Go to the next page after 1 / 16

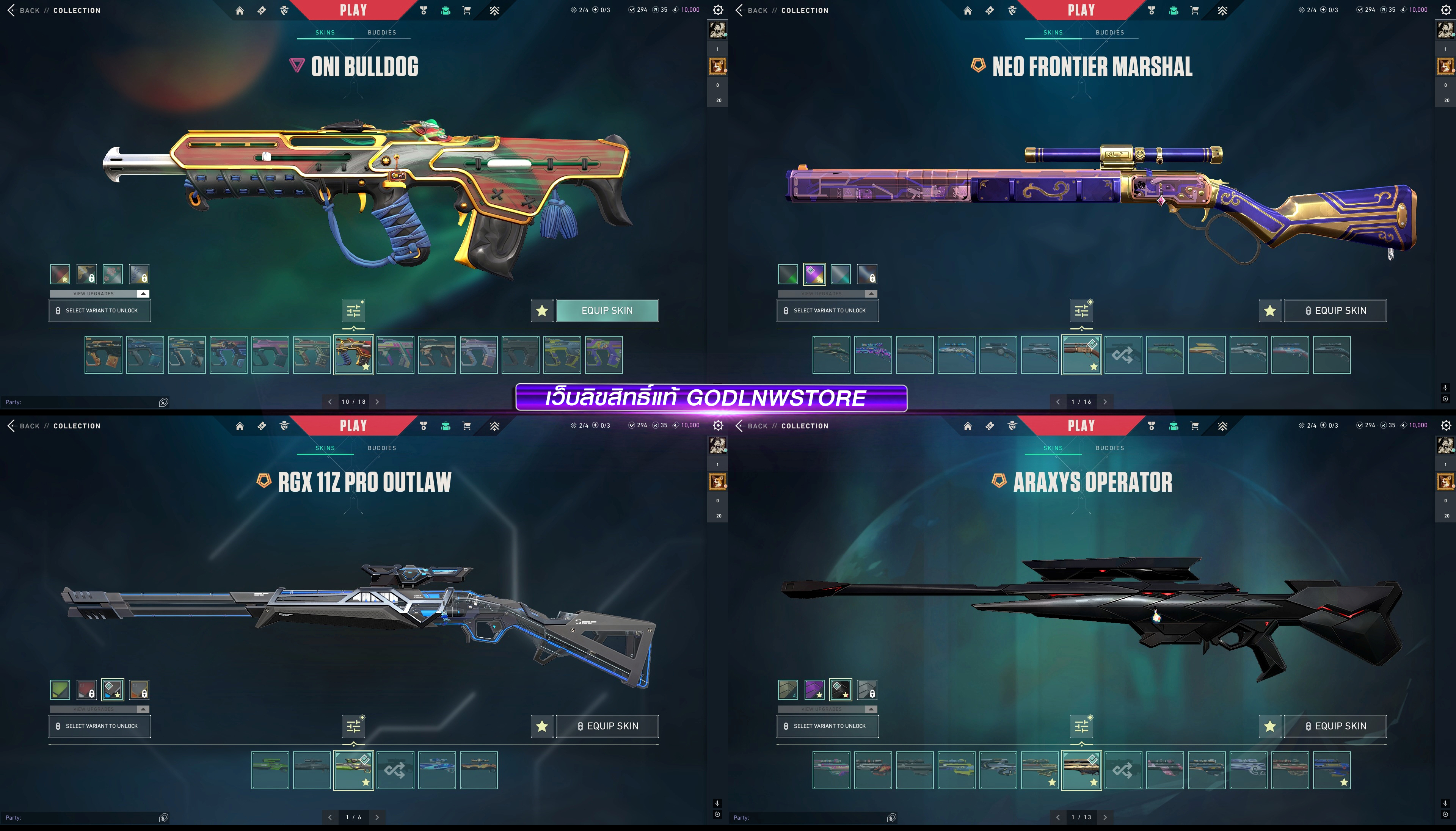1105,402
